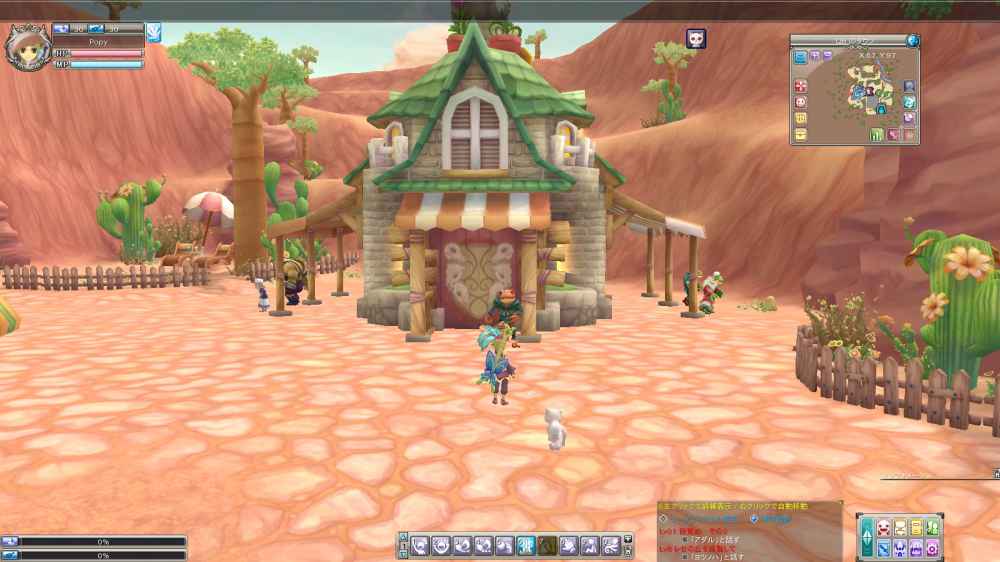Activate the last hotbar skill slot
The image size is (1000, 562).
tap(609, 545)
